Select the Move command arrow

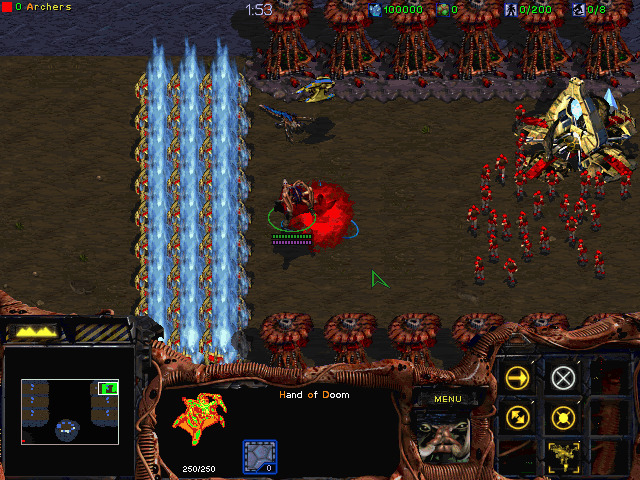tap(518, 378)
